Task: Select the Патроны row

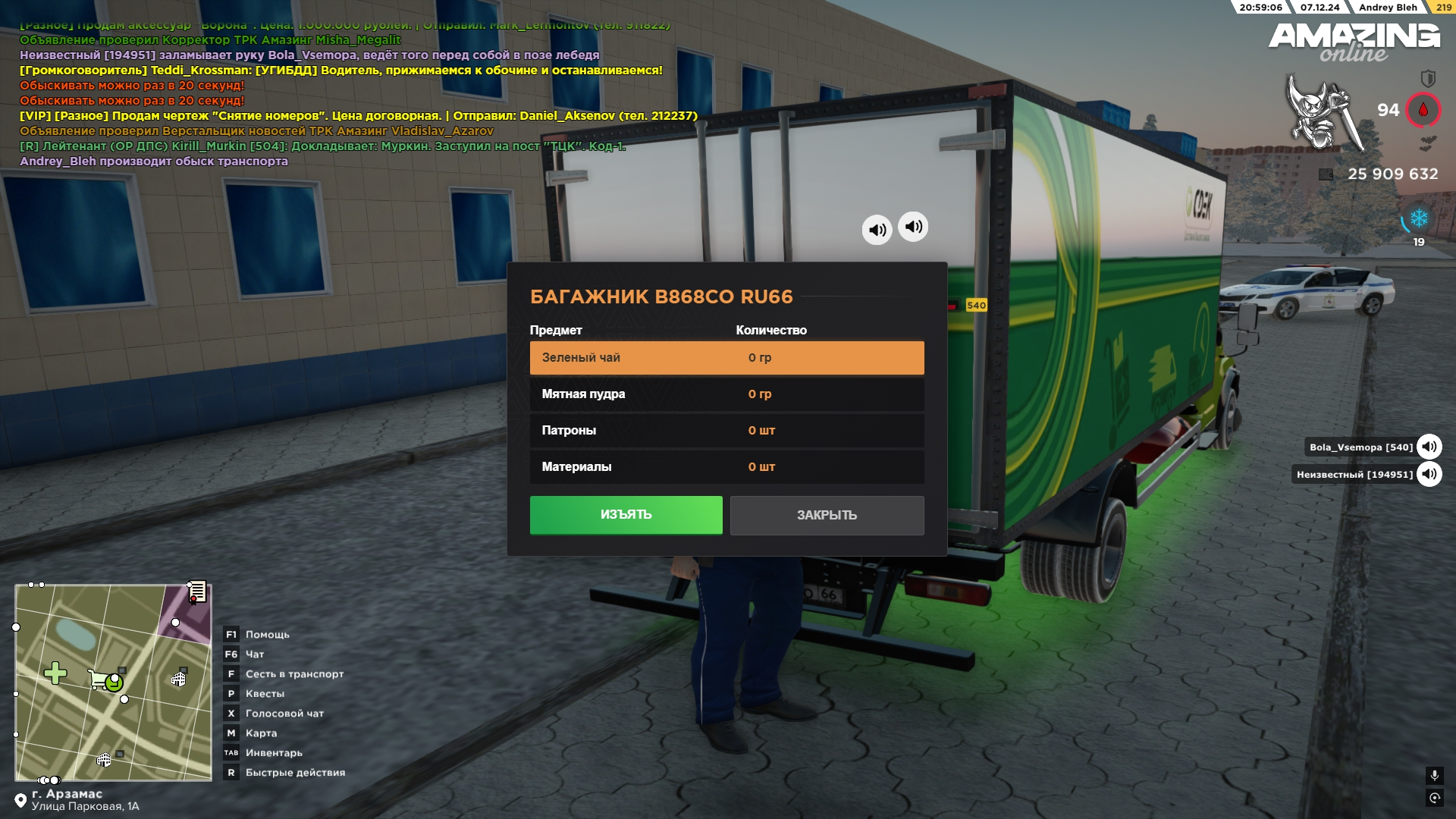Action: (726, 431)
